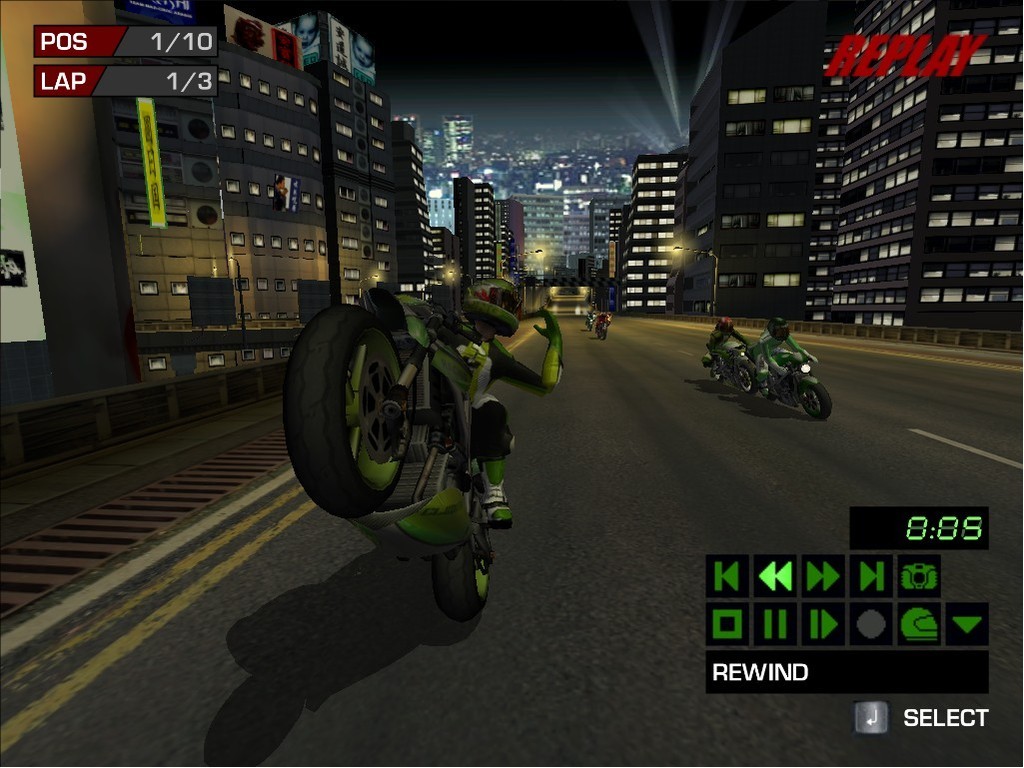Pause the replay
The image size is (1024, 768).
[775, 624]
